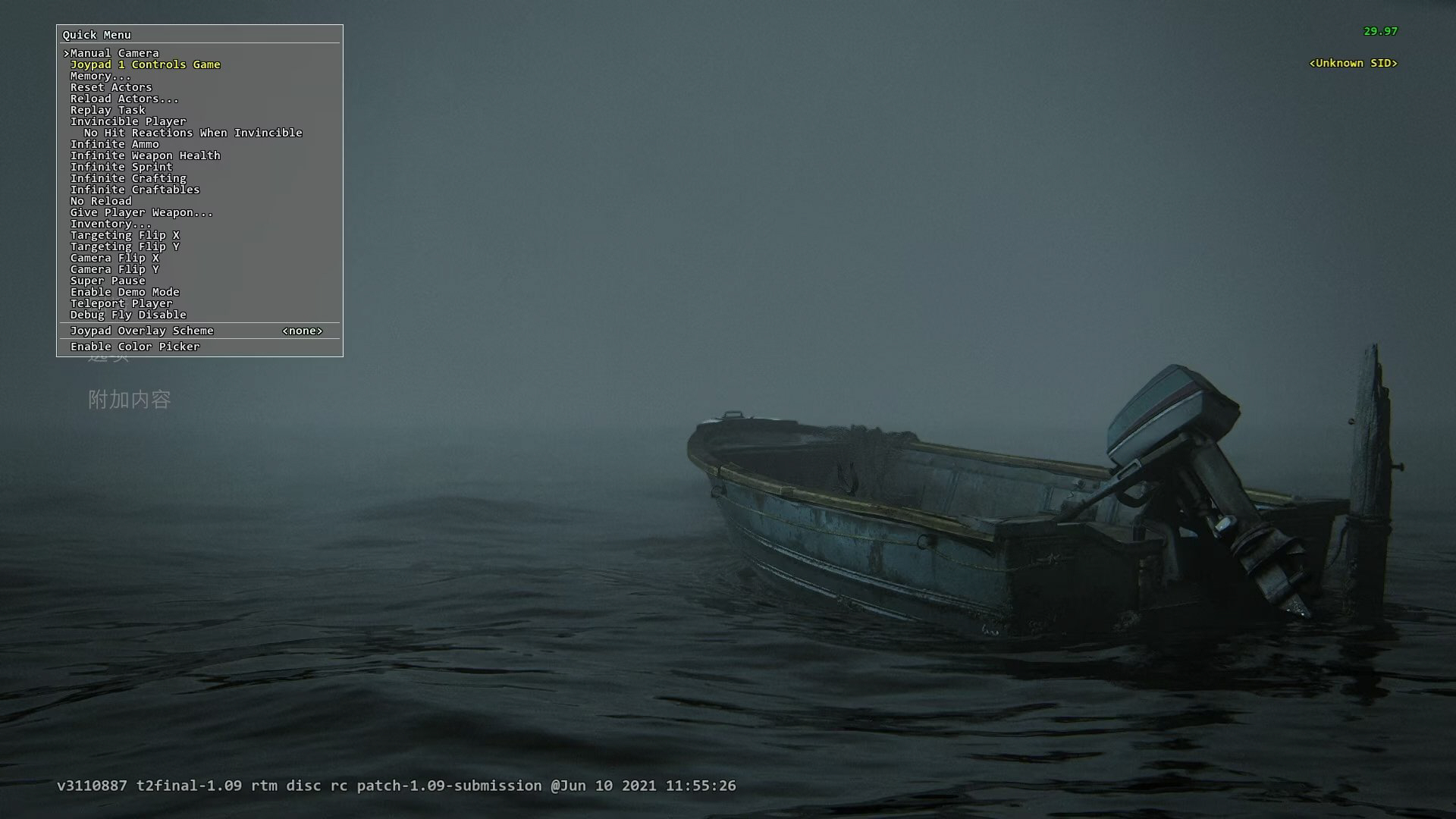Open the Inventory submenu

pyautogui.click(x=111, y=224)
